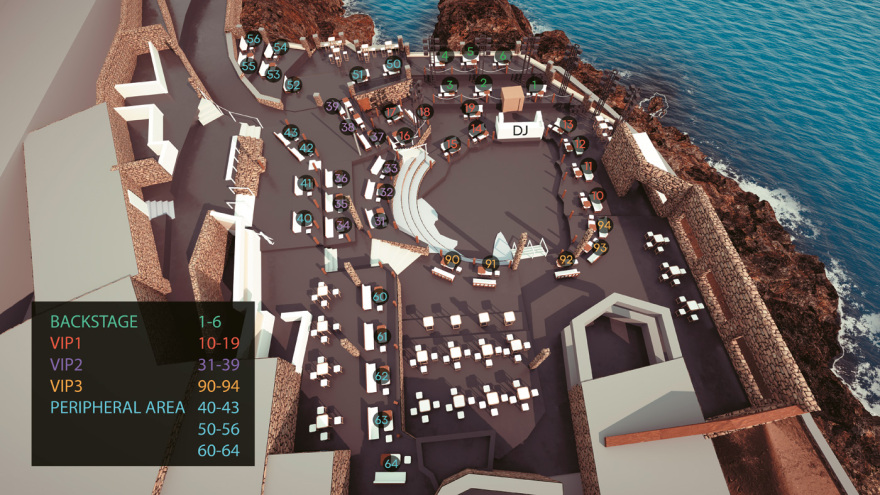Viewport: 880px width, 495px height.
Task: Choose VIP3 table marker 94
Action: pos(604,225)
